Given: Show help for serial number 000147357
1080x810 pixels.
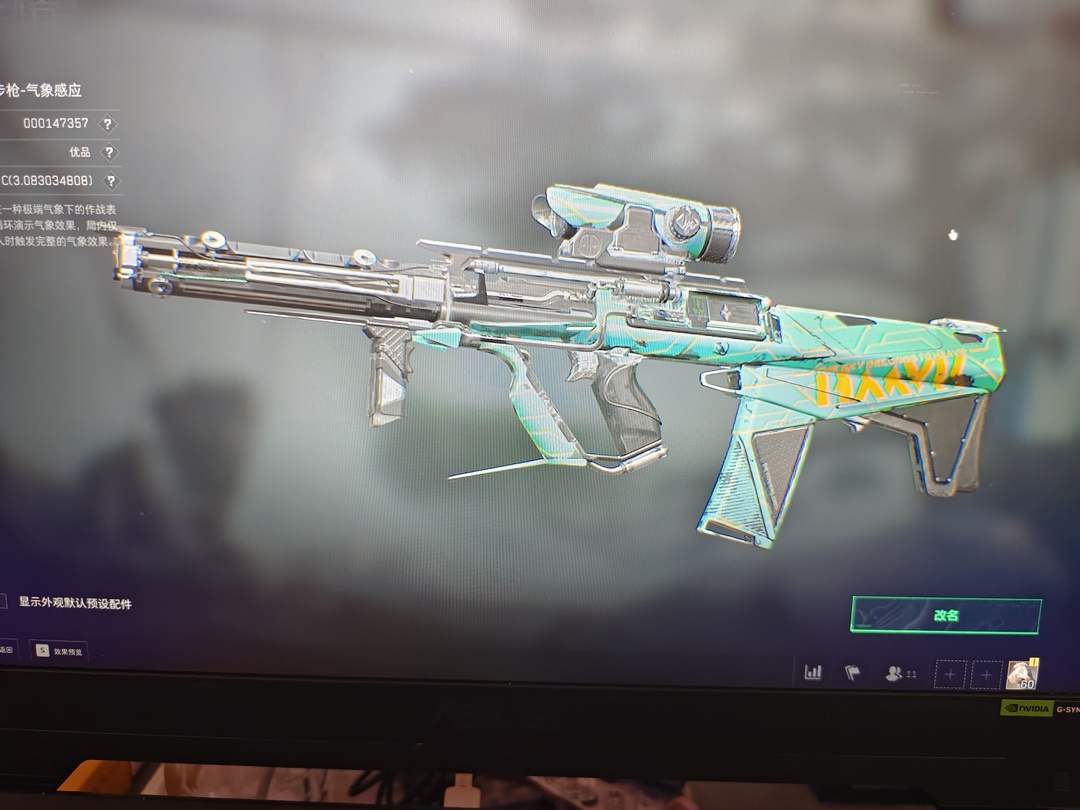Looking at the screenshot, I should tap(108, 124).
